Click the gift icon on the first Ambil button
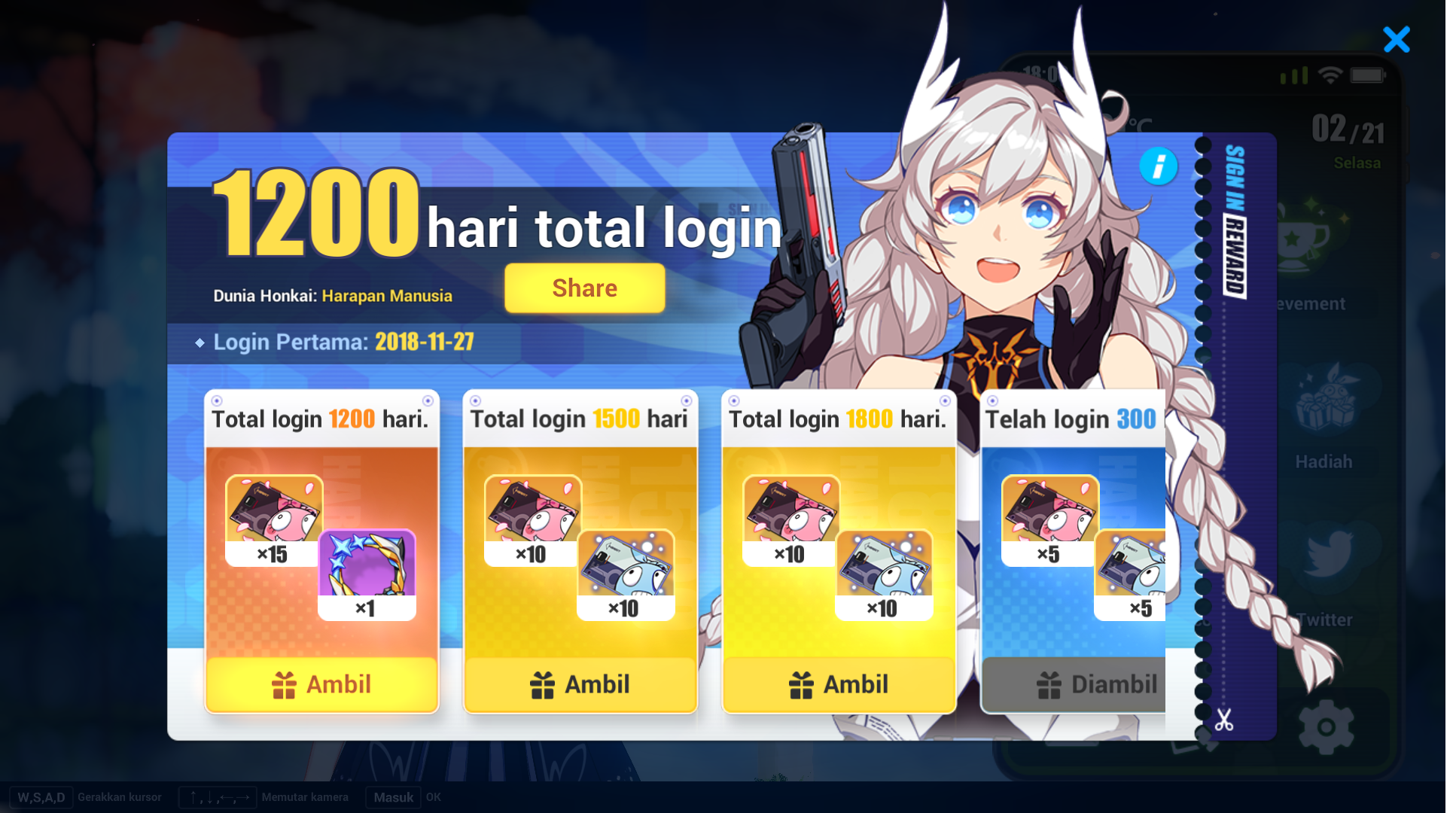 (283, 684)
